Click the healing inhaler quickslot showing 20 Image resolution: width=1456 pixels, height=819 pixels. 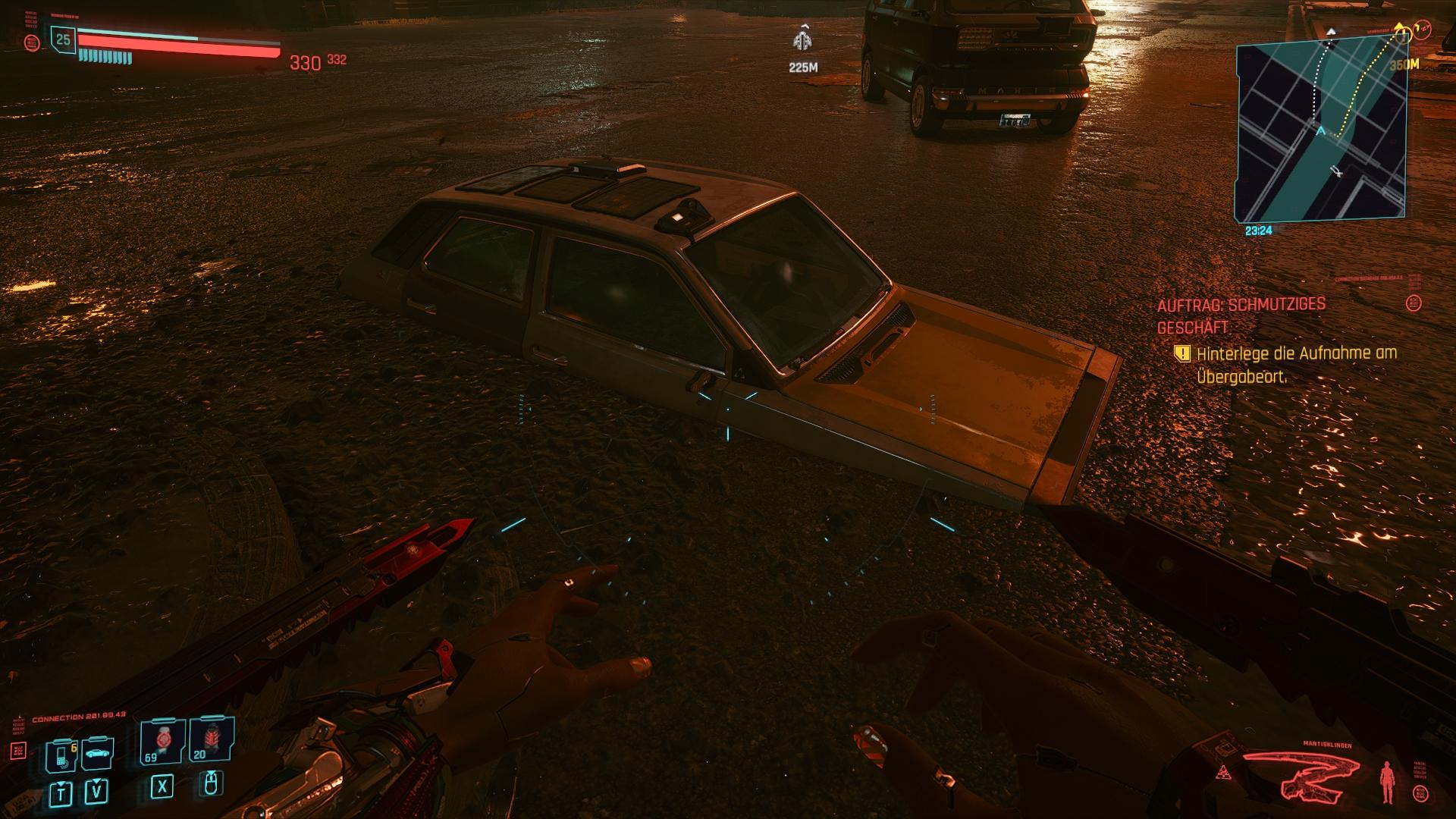(212, 739)
